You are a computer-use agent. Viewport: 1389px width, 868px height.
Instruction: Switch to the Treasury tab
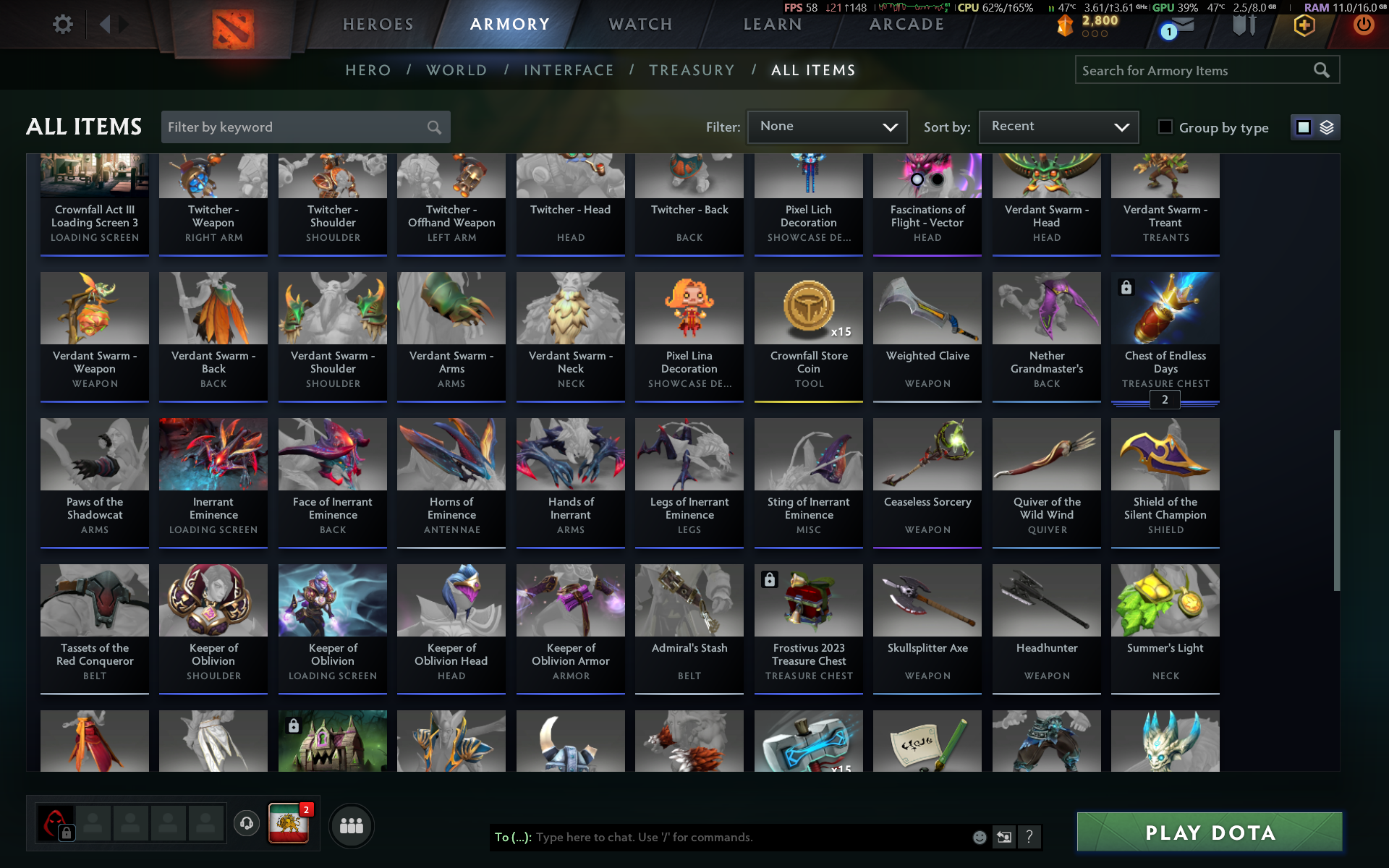pyautogui.click(x=692, y=70)
